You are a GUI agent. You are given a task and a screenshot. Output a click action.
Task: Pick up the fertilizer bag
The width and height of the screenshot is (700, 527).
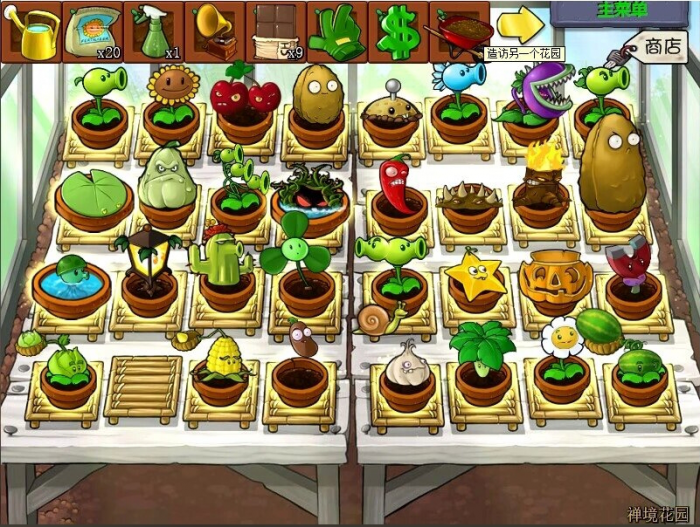click(x=92, y=32)
